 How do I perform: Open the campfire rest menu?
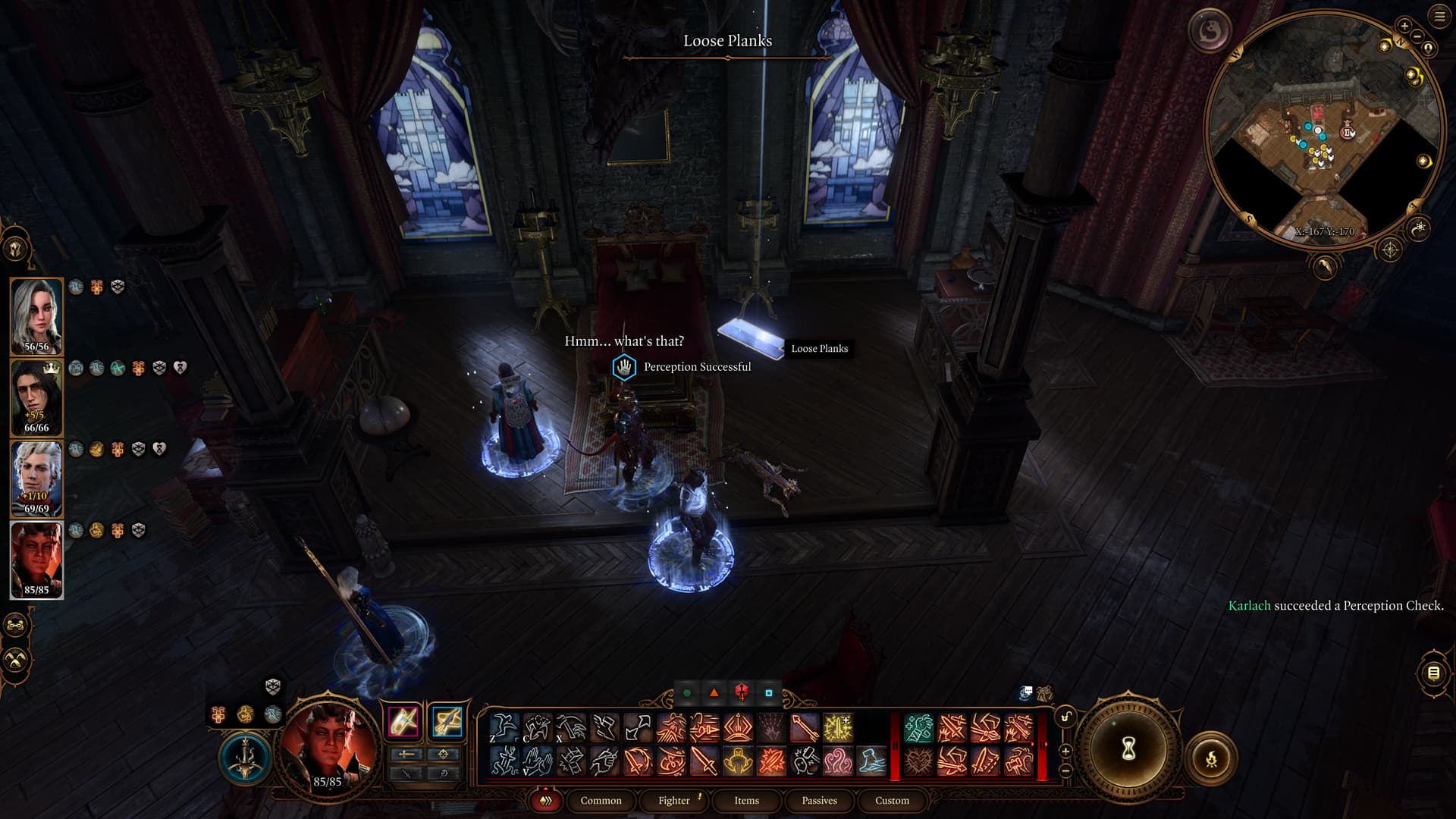1211,757
